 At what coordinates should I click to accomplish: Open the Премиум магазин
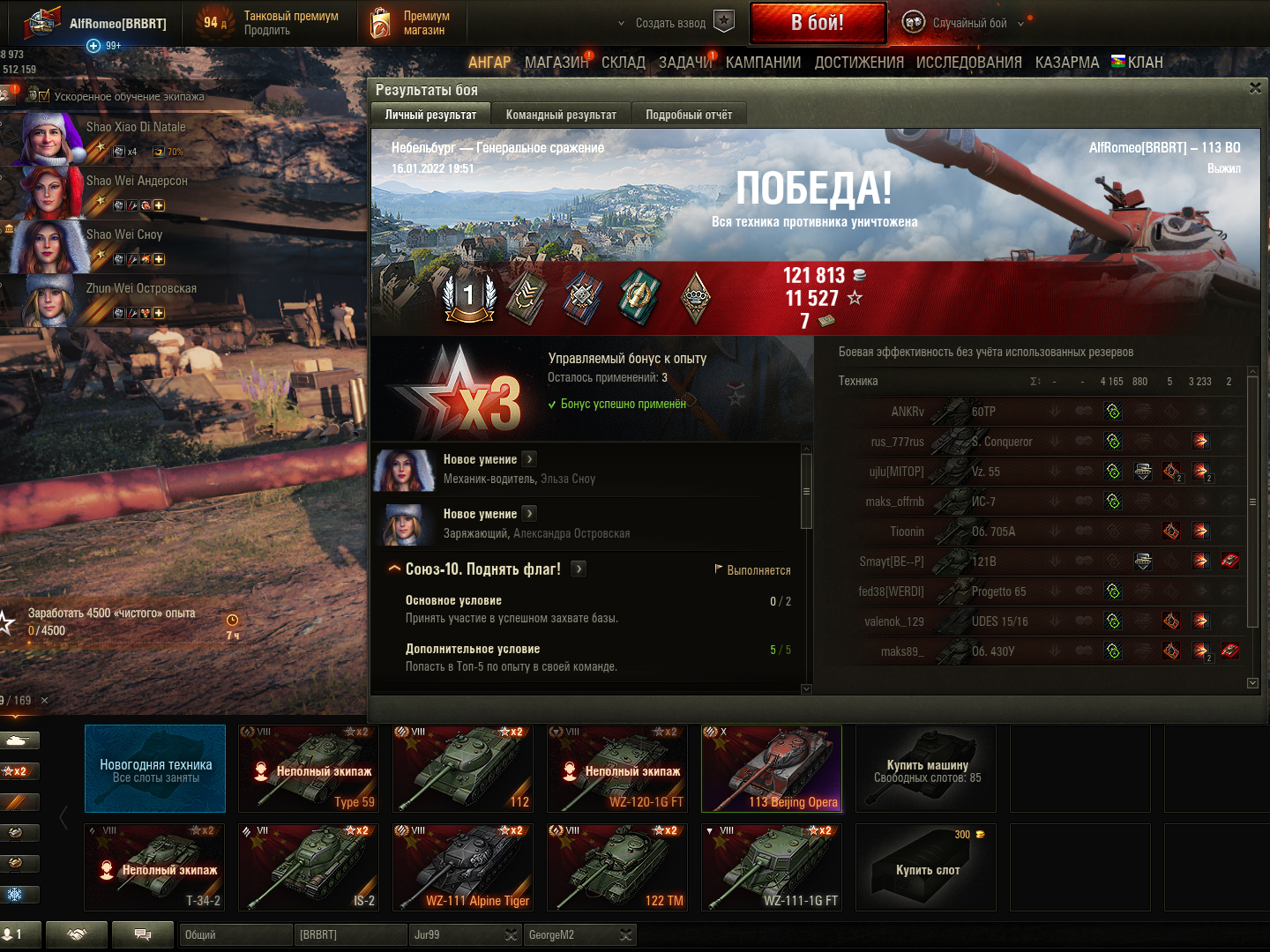click(x=410, y=23)
